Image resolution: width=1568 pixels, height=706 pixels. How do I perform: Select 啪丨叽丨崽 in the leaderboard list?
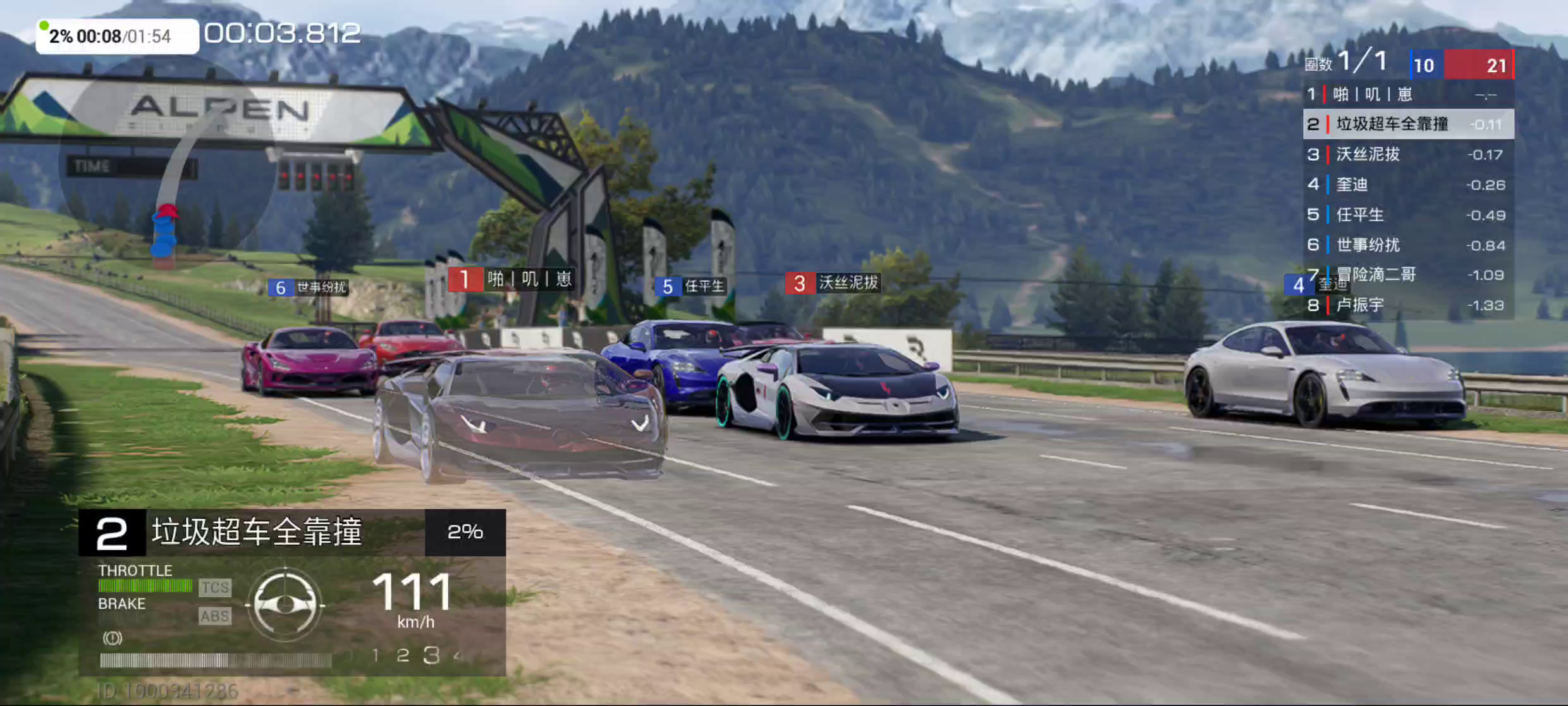[x=1408, y=95]
